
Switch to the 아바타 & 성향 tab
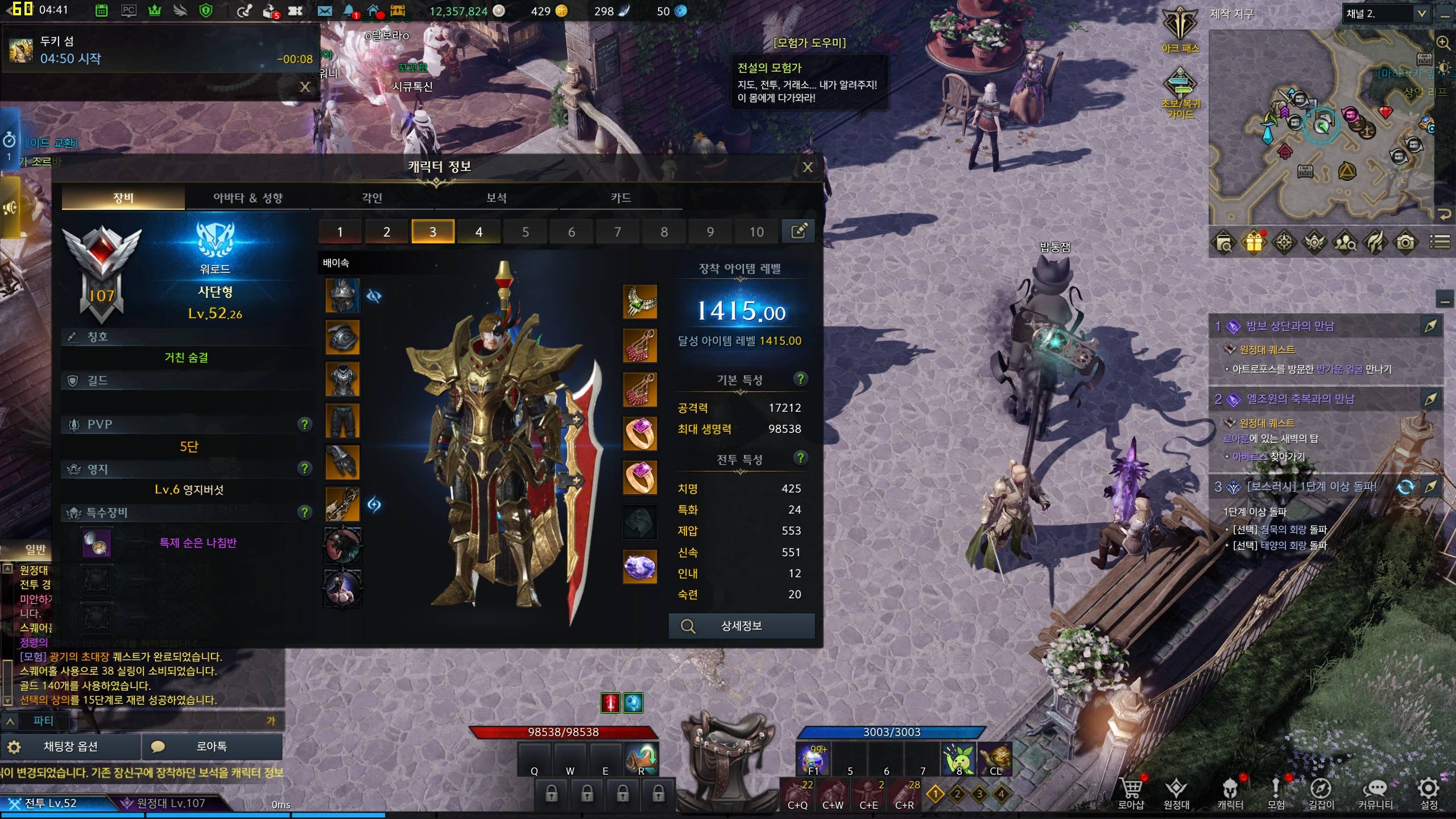pos(247,198)
